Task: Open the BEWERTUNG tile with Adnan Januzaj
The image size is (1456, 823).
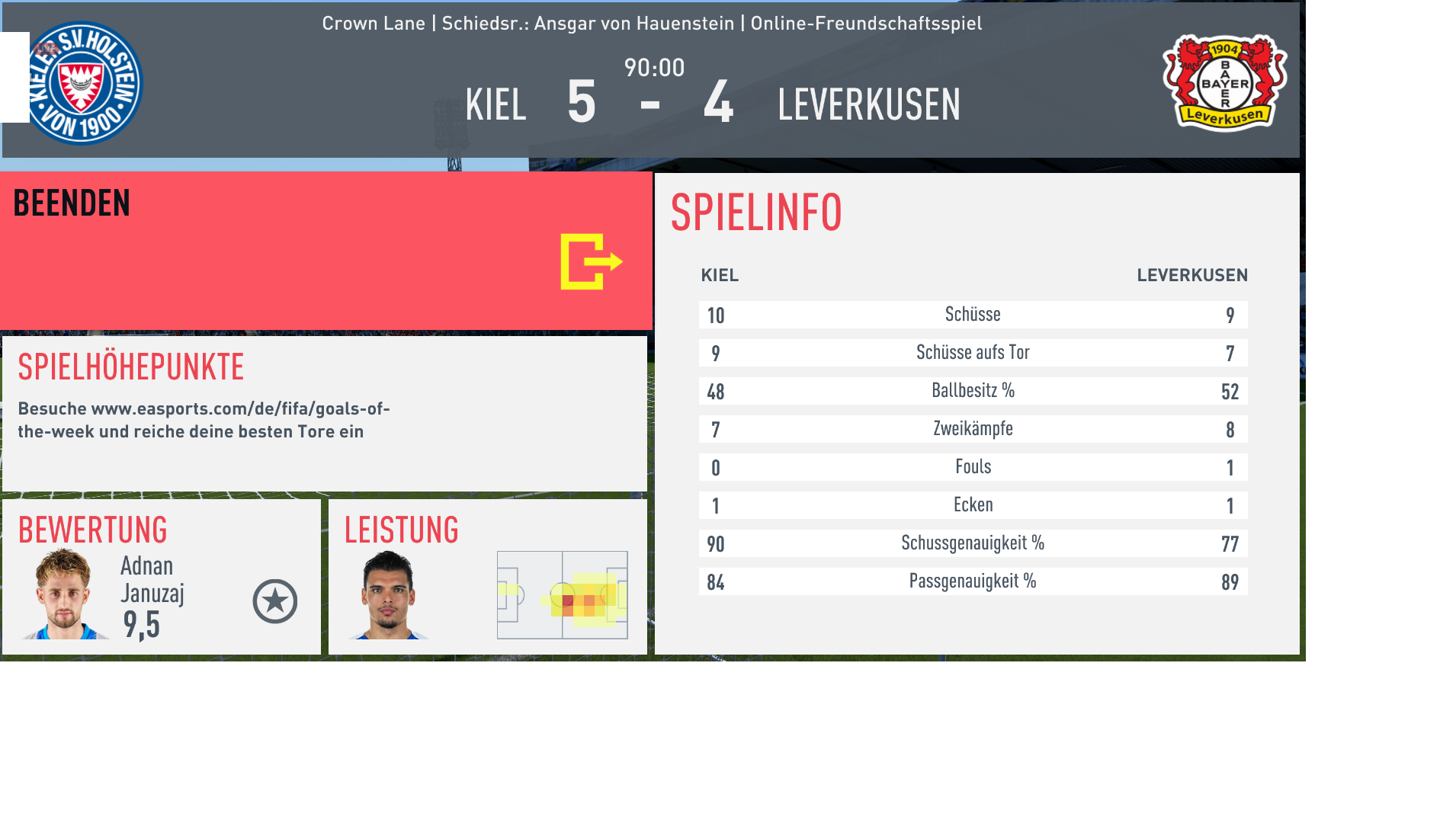Action: (x=161, y=577)
